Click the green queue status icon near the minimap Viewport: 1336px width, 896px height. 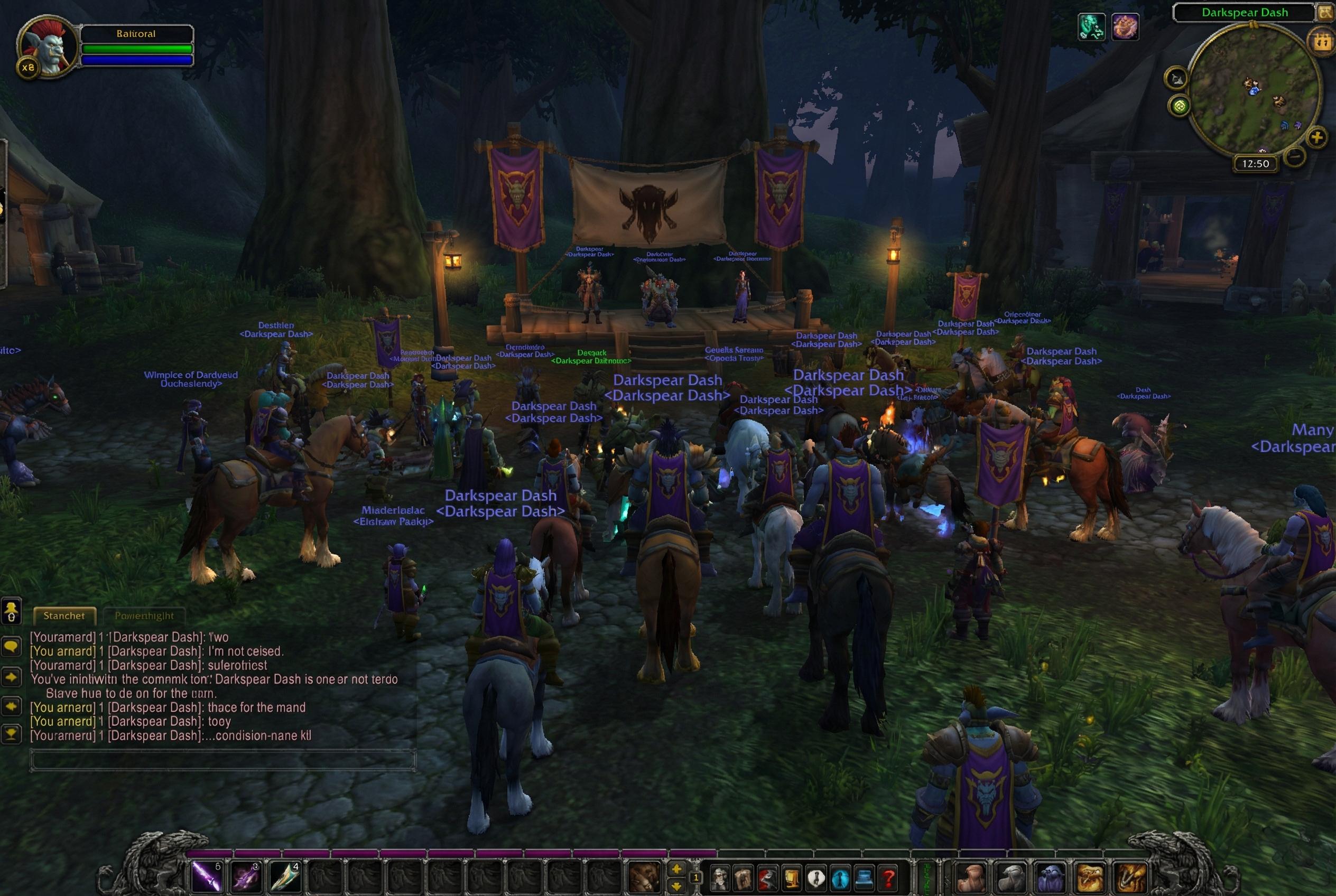[x=1180, y=106]
